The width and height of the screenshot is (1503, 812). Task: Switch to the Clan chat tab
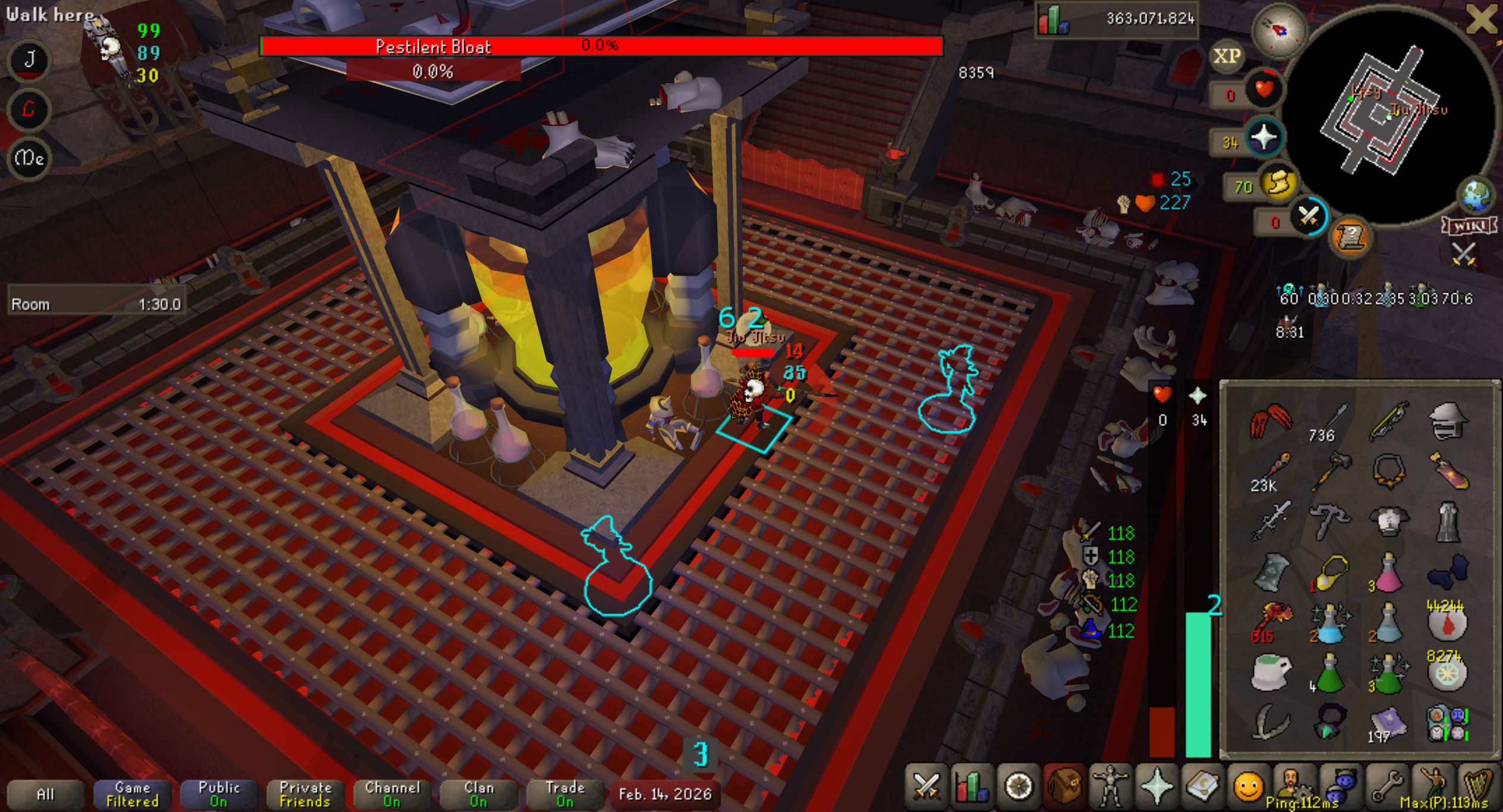tap(478, 794)
